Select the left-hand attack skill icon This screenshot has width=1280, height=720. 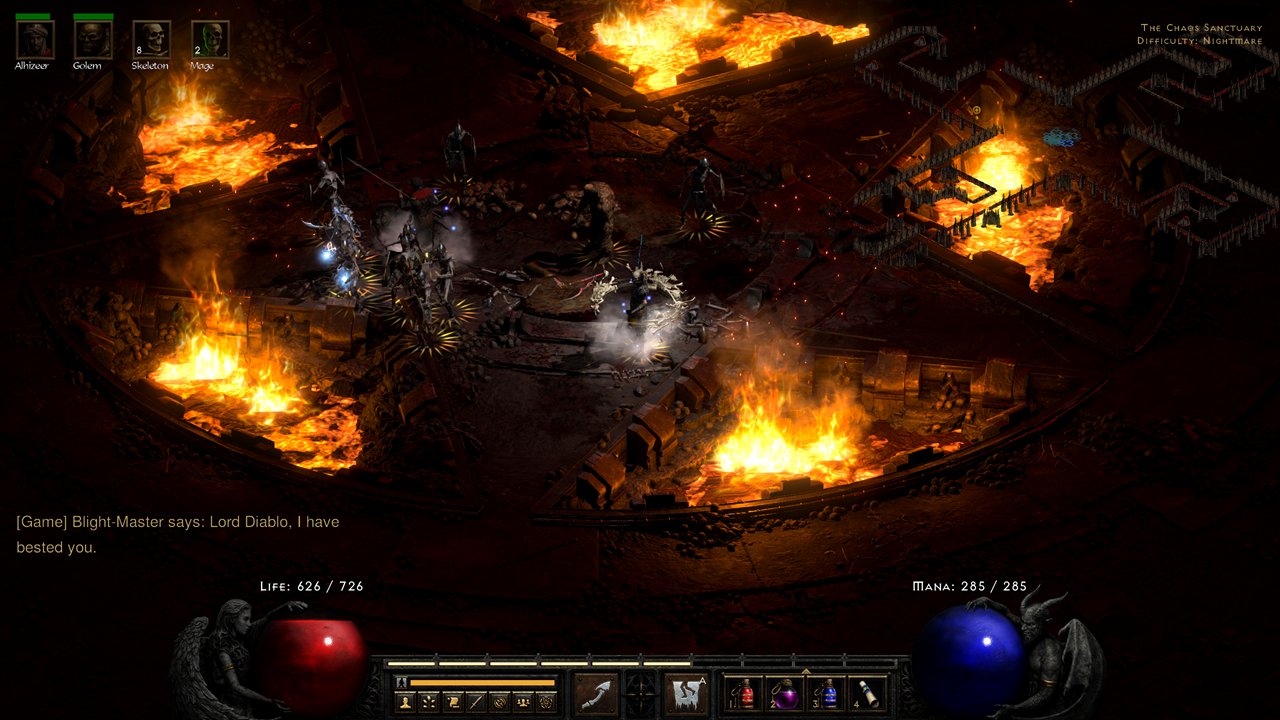point(598,692)
